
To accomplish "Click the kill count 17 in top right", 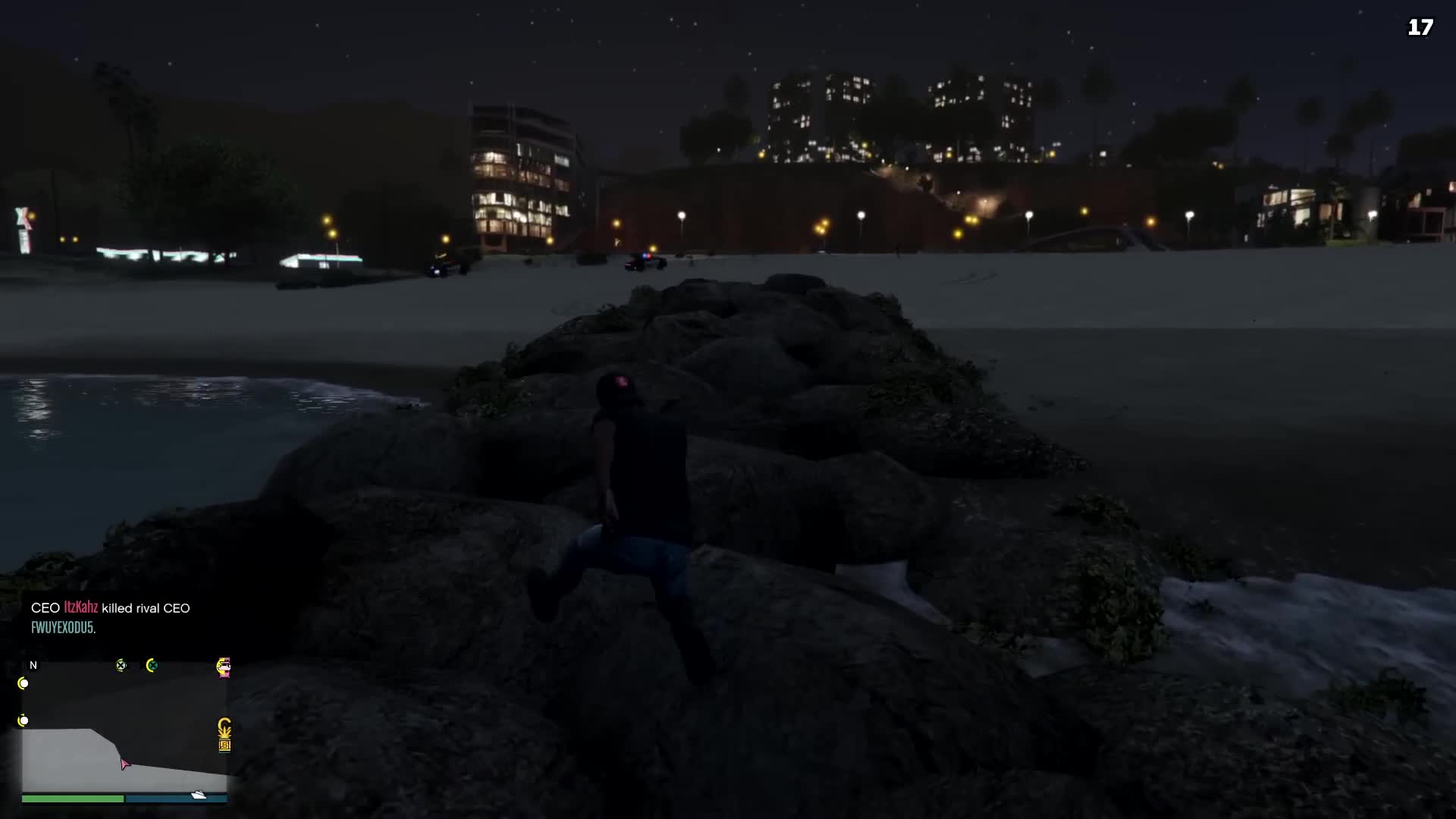I will click(x=1420, y=27).
